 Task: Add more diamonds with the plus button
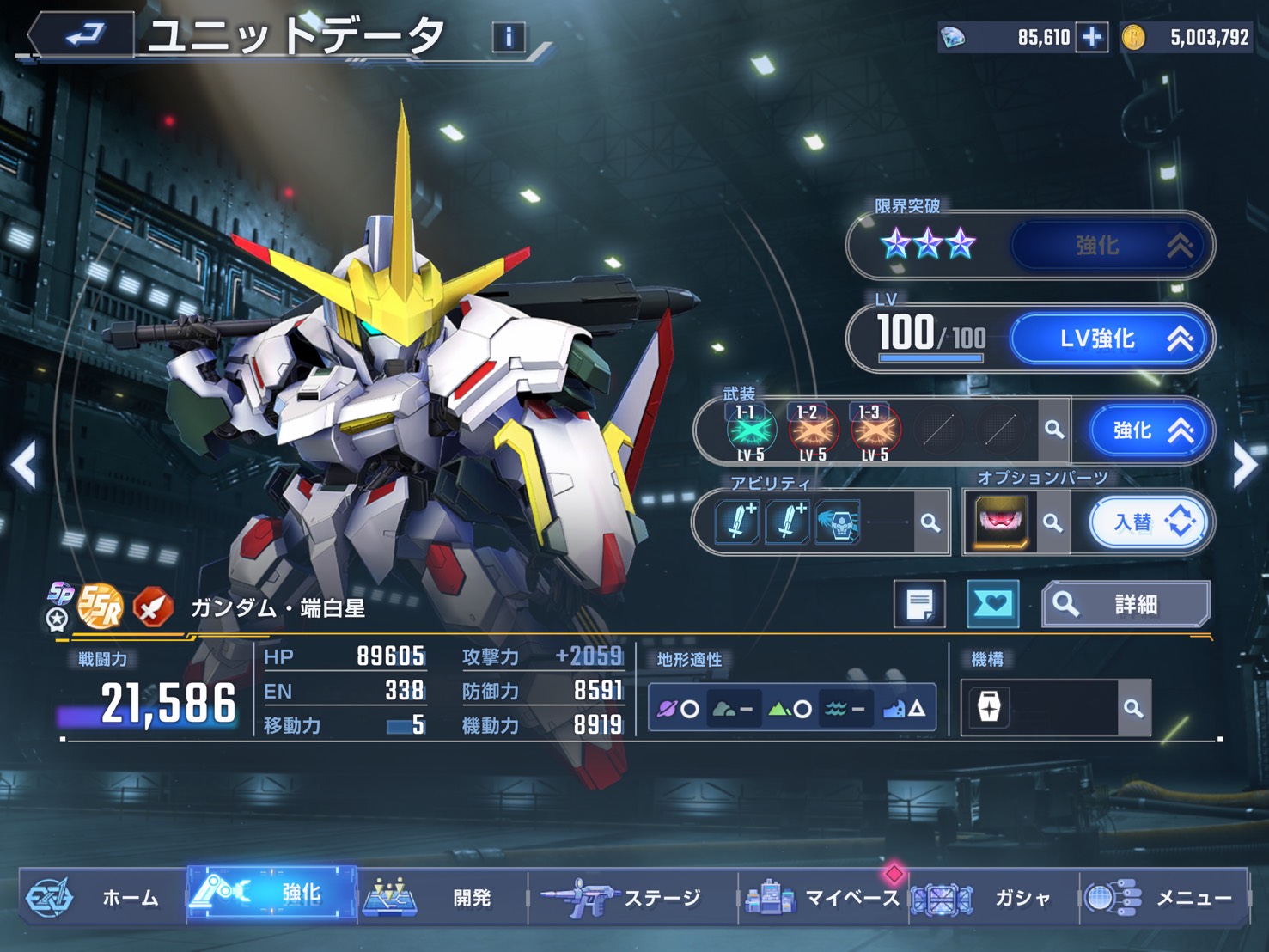coord(1092,38)
